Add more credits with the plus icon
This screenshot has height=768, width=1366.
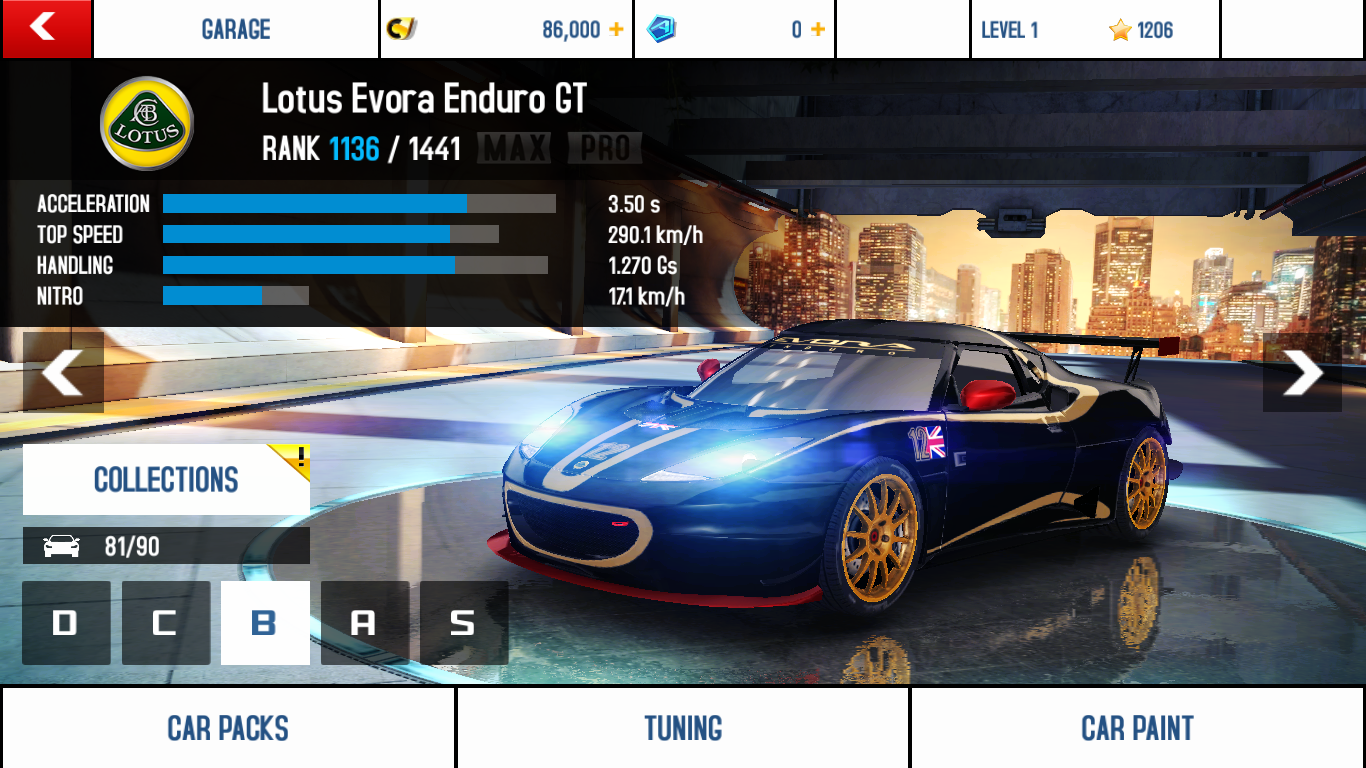pyautogui.click(x=616, y=30)
